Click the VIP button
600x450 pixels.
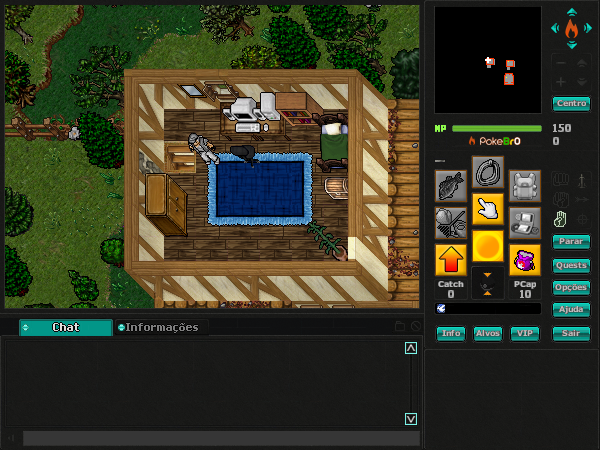[x=524, y=334]
